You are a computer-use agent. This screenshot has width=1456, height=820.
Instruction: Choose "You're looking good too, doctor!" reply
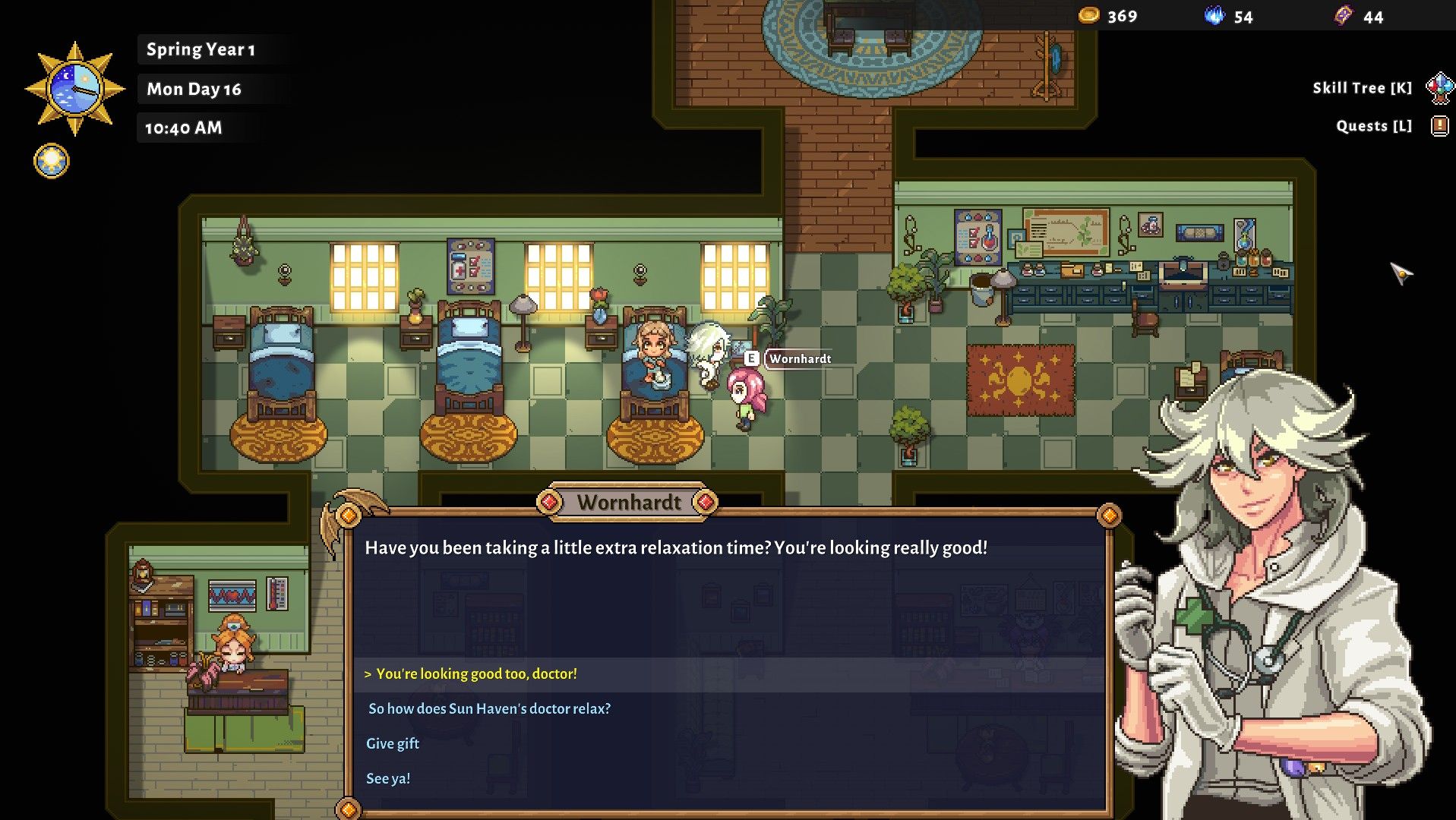pos(476,674)
